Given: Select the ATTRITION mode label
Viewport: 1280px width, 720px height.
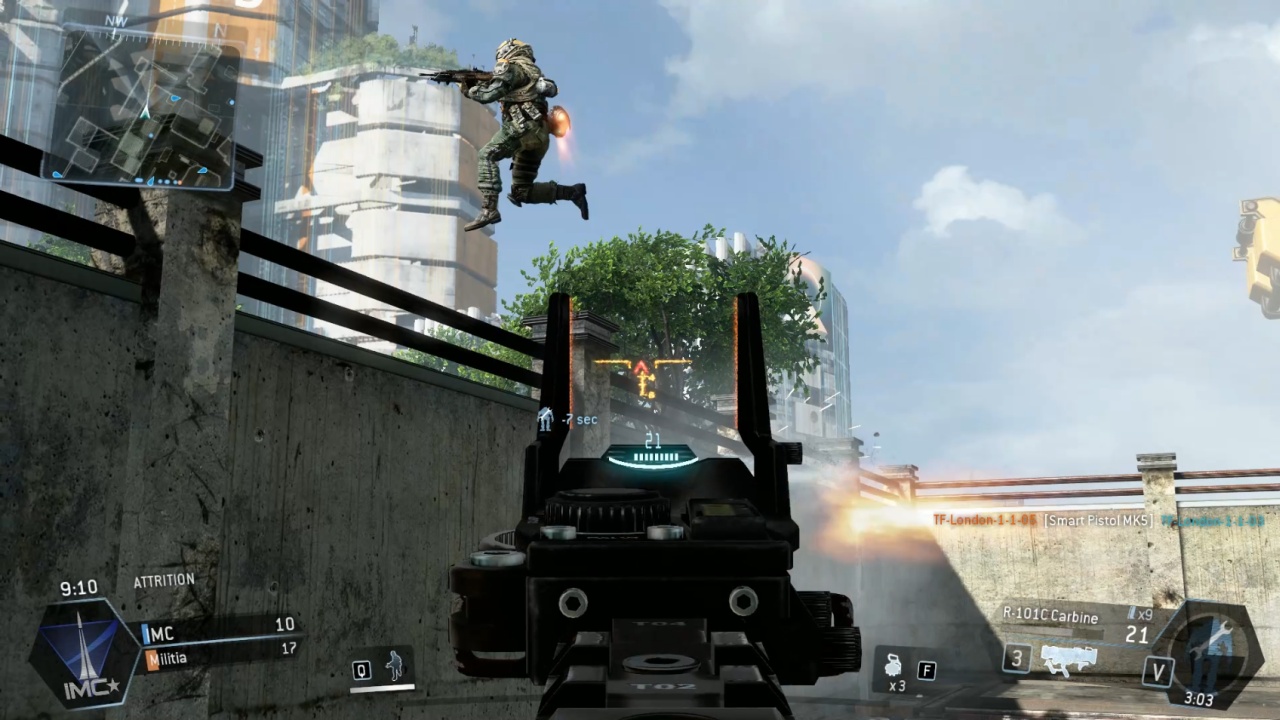Looking at the screenshot, I should [x=163, y=580].
